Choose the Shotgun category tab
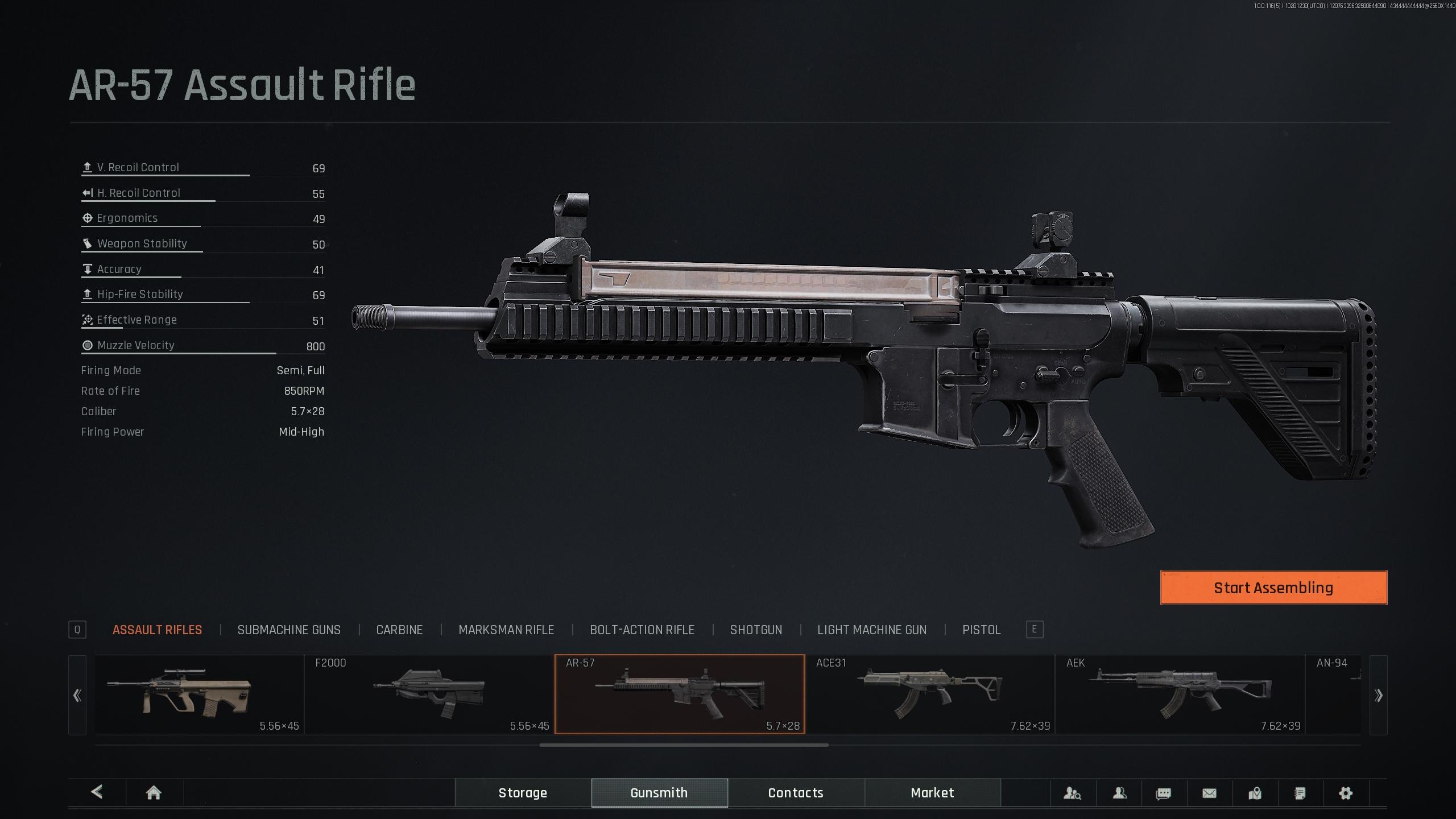Image resolution: width=1456 pixels, height=819 pixels. (x=756, y=630)
